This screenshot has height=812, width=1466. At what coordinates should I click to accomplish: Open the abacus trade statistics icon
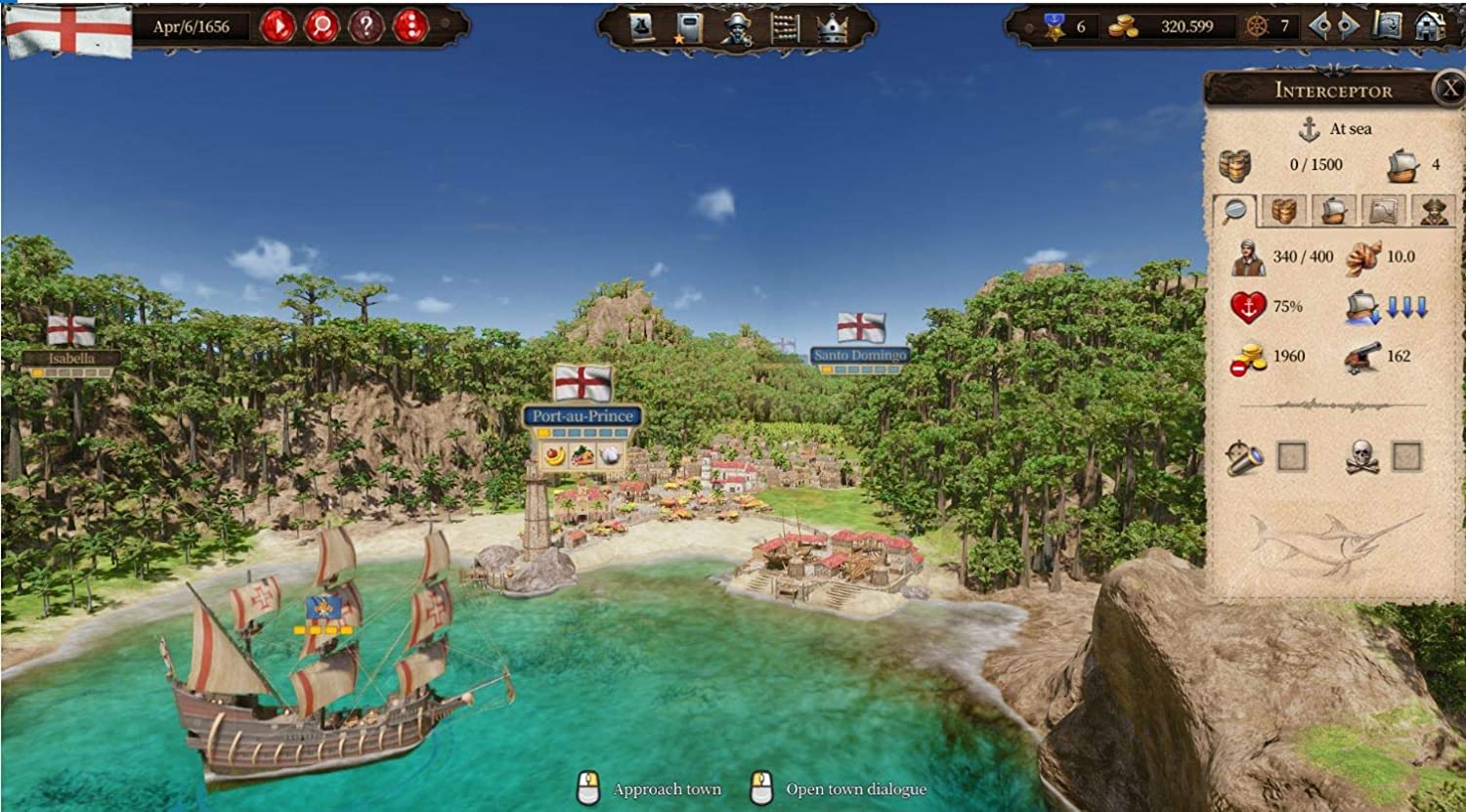tap(783, 27)
